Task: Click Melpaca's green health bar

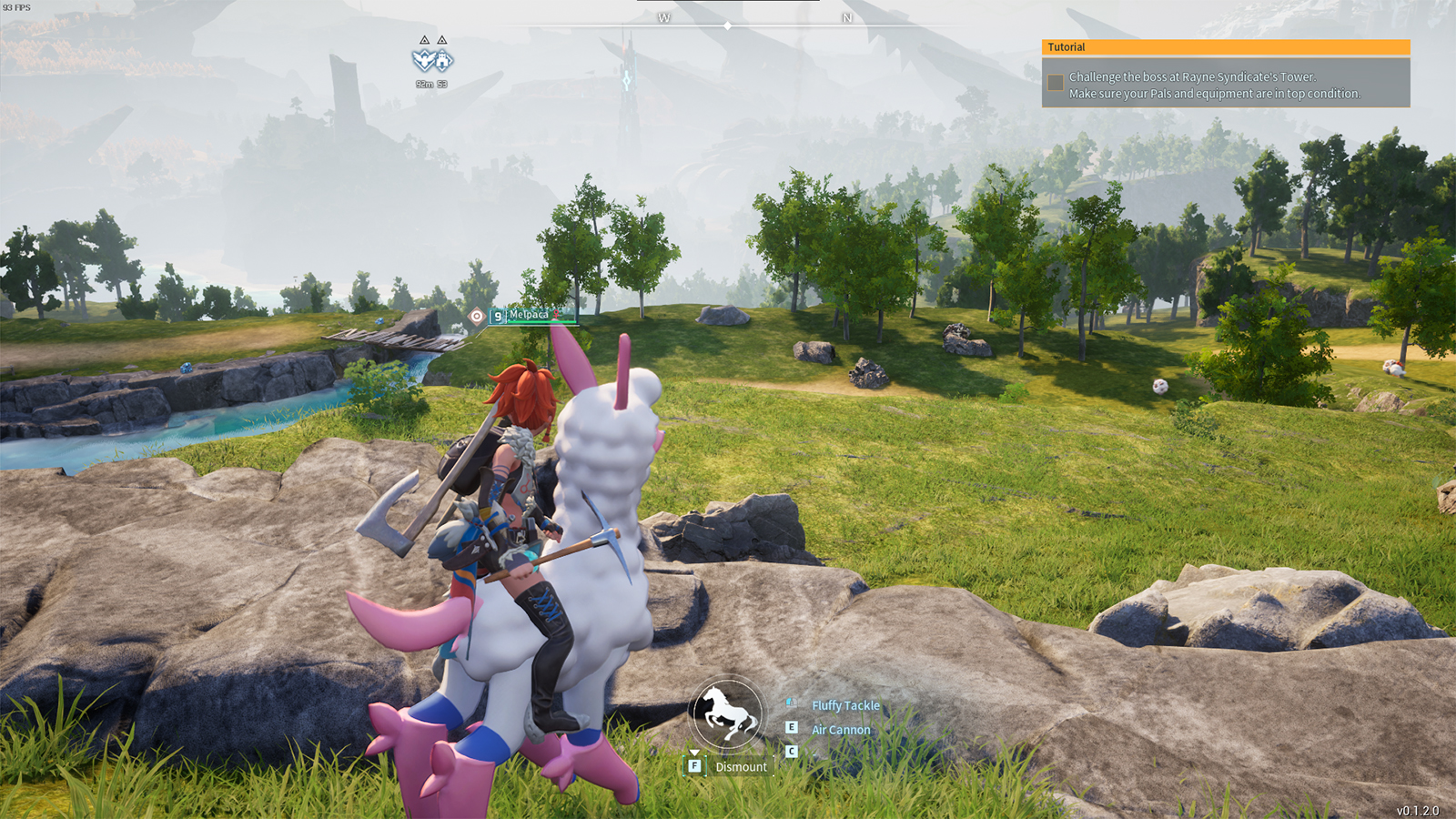Action: click(541, 321)
